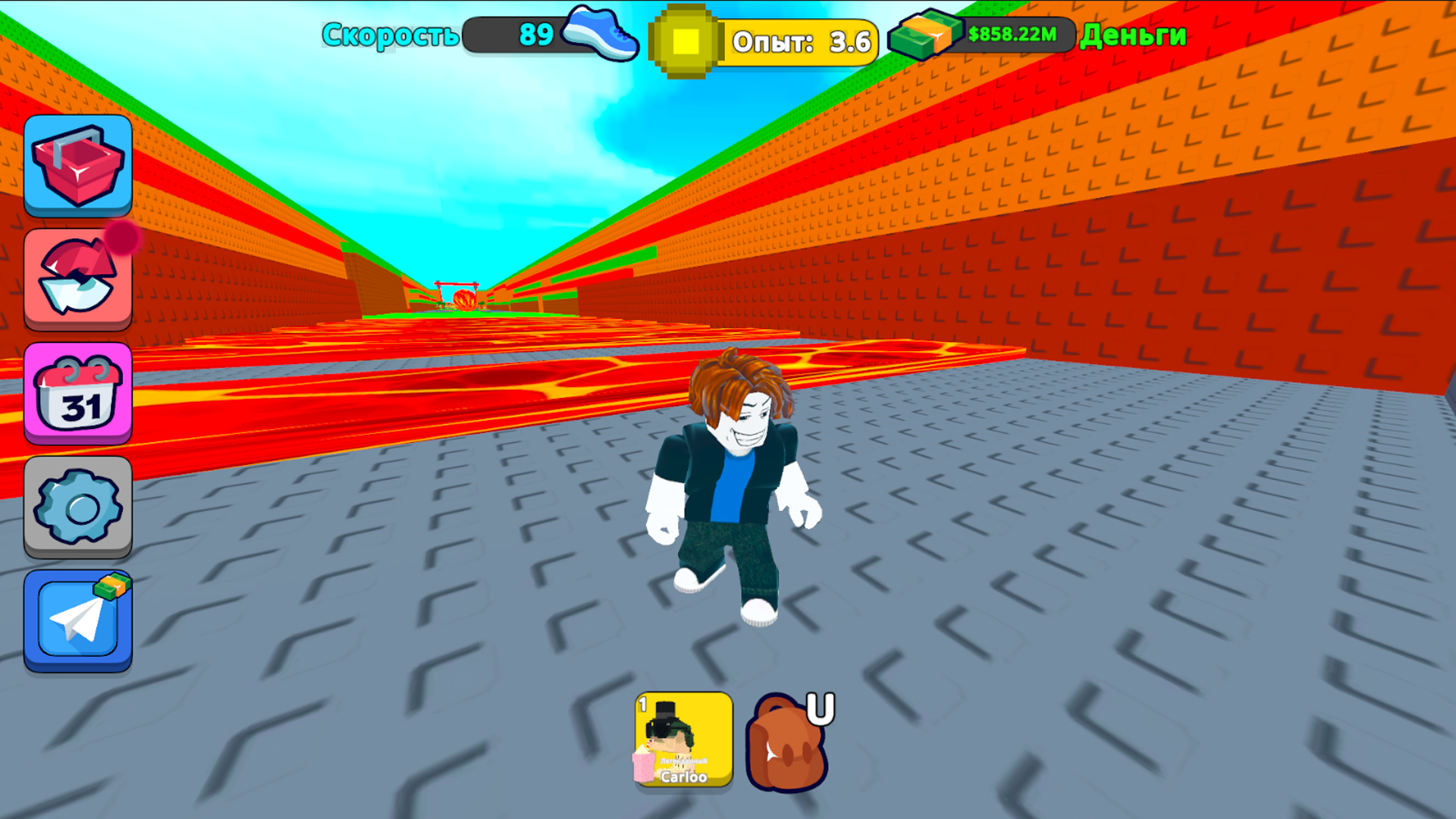Click the Скорость label
The width and height of the screenshot is (1456, 819).
390,34
